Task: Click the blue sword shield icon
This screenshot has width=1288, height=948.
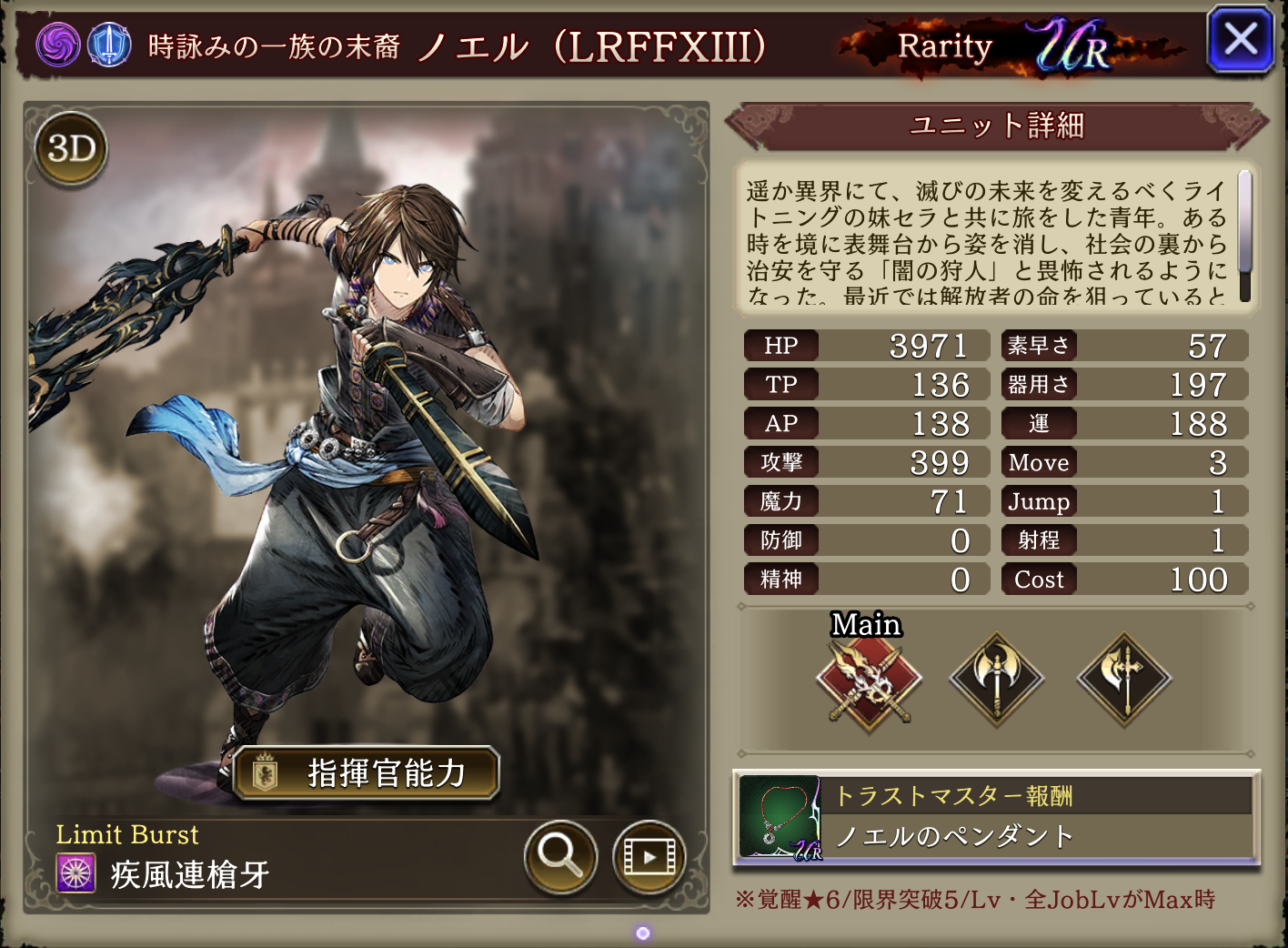Action: click(x=109, y=45)
